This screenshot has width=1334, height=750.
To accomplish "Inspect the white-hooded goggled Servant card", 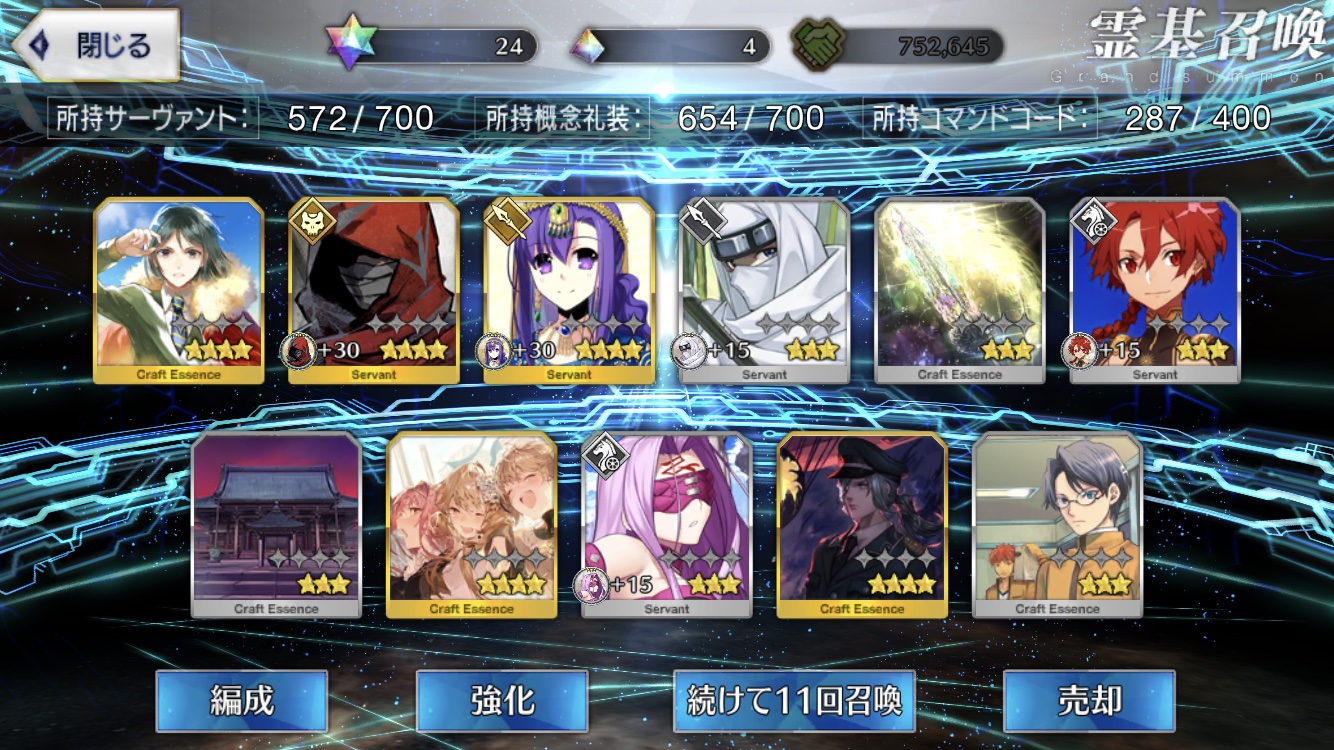I will (764, 290).
